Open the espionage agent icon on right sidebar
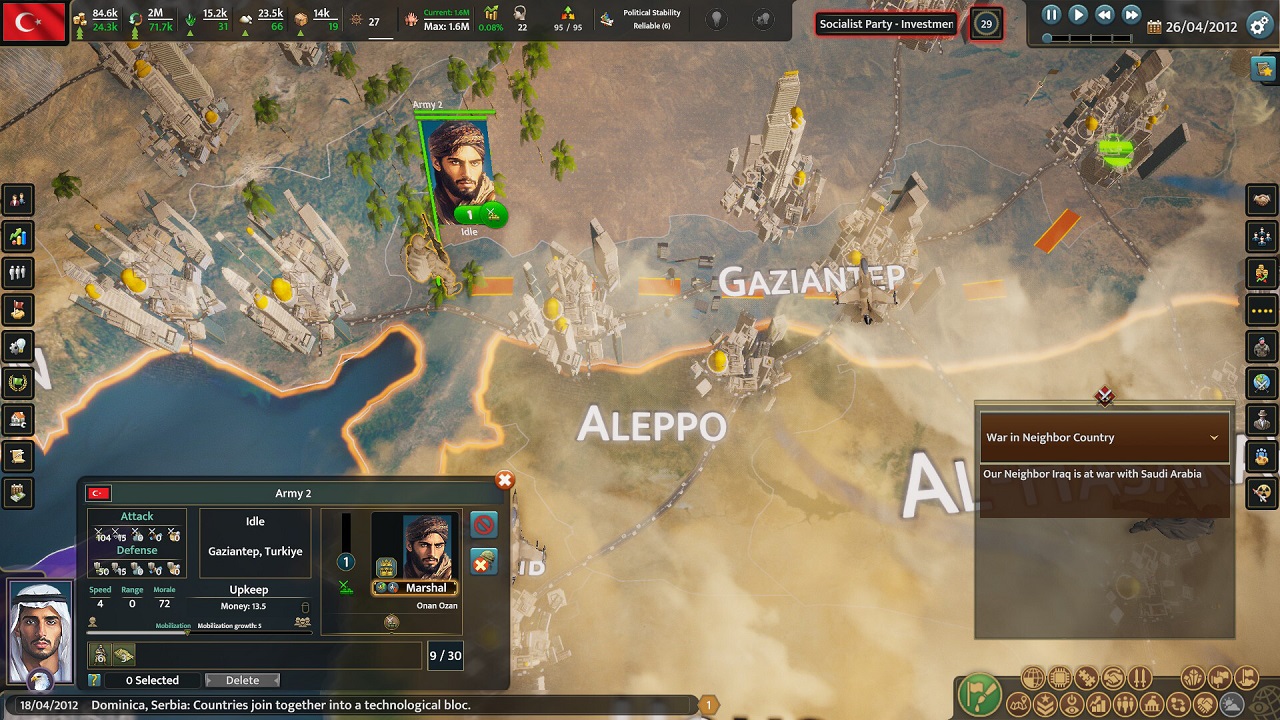This screenshot has width=1280, height=720. pos(1261,420)
